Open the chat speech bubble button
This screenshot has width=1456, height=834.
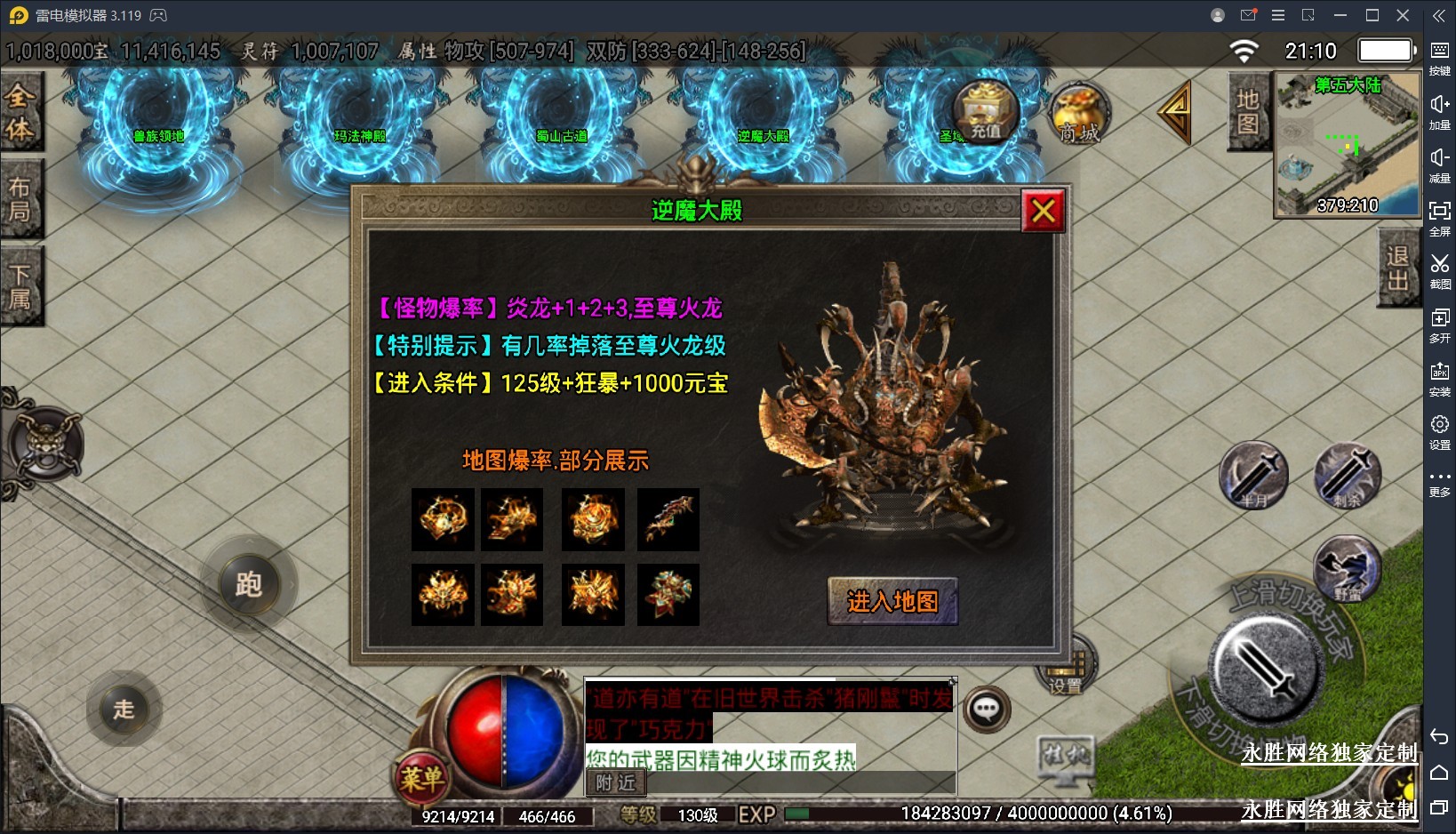pyautogui.click(x=987, y=710)
